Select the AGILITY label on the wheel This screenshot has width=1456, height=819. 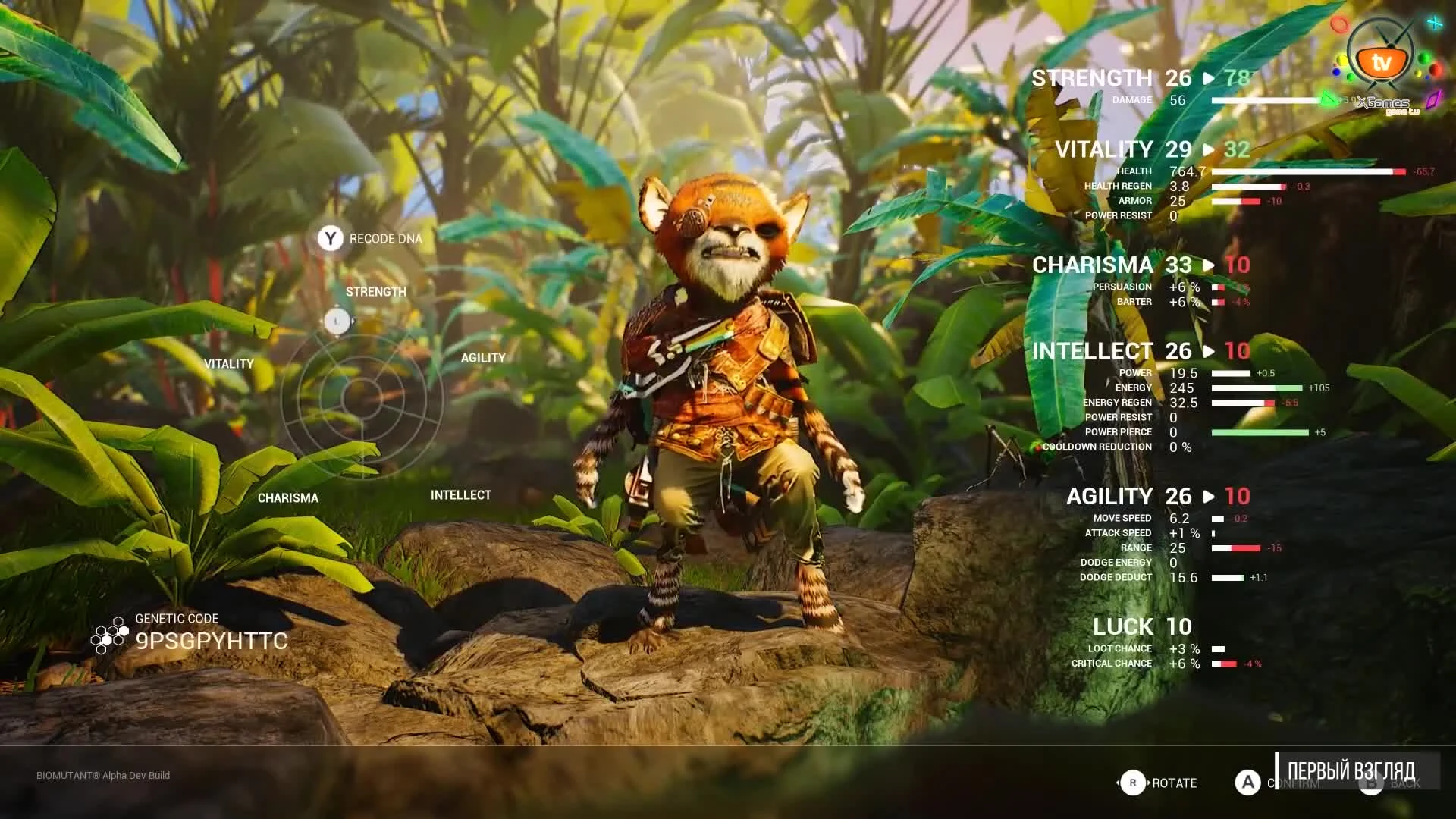click(483, 357)
